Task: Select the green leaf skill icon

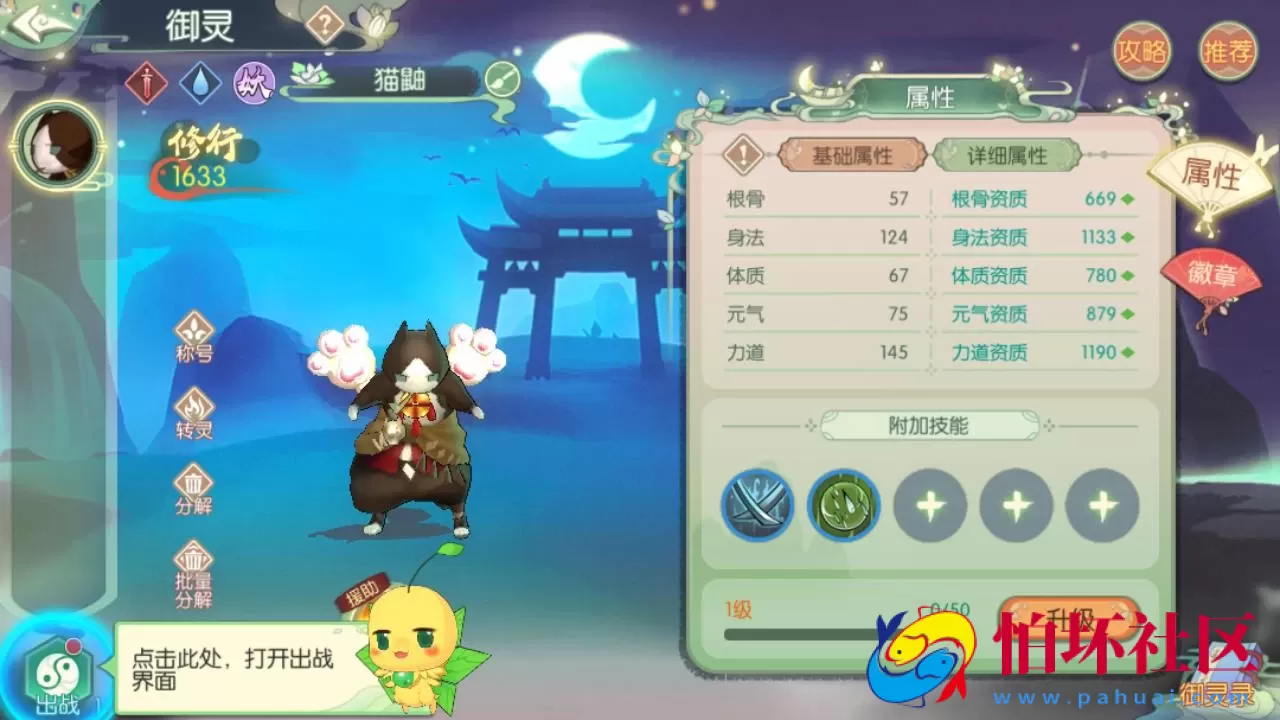Action: pyautogui.click(x=844, y=505)
